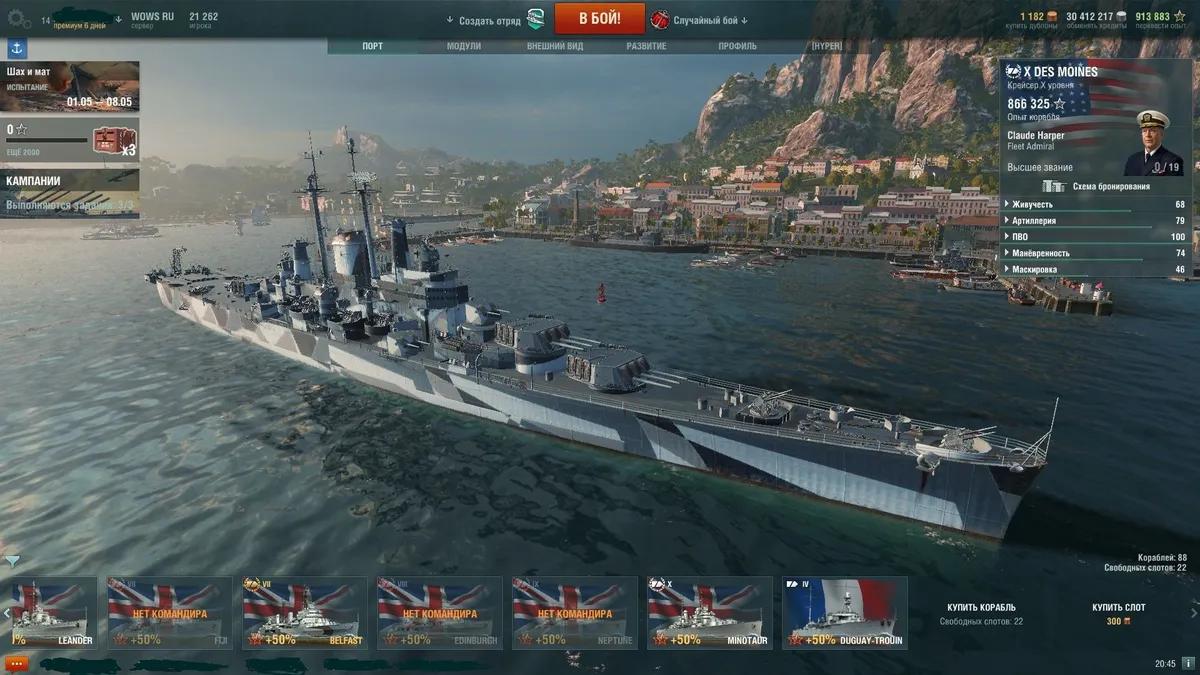Open the Развитие tech tree tab
Image resolution: width=1200 pixels, height=675 pixels.
point(646,46)
